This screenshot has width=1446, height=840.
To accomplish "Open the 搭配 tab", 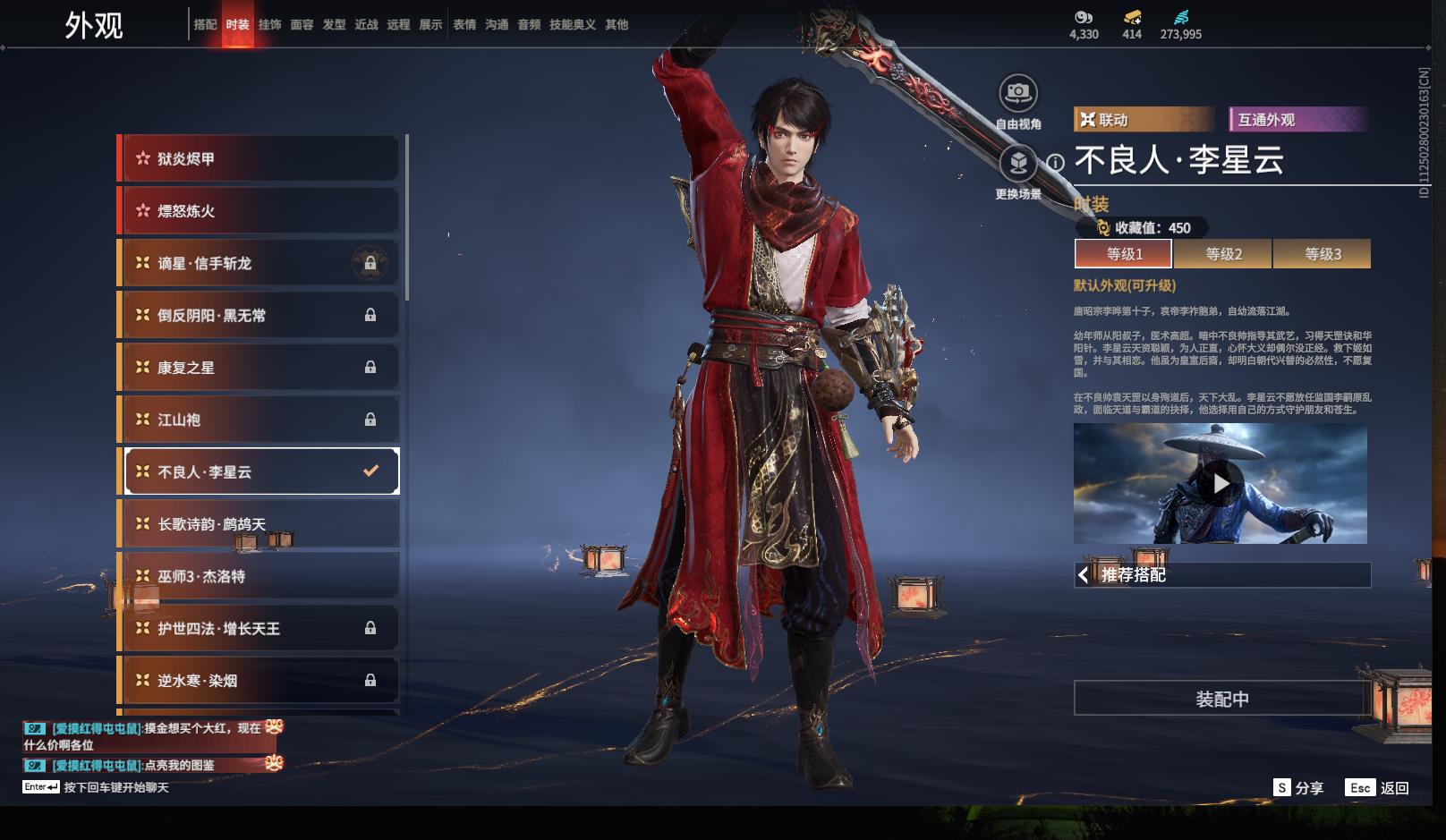I will (205, 24).
